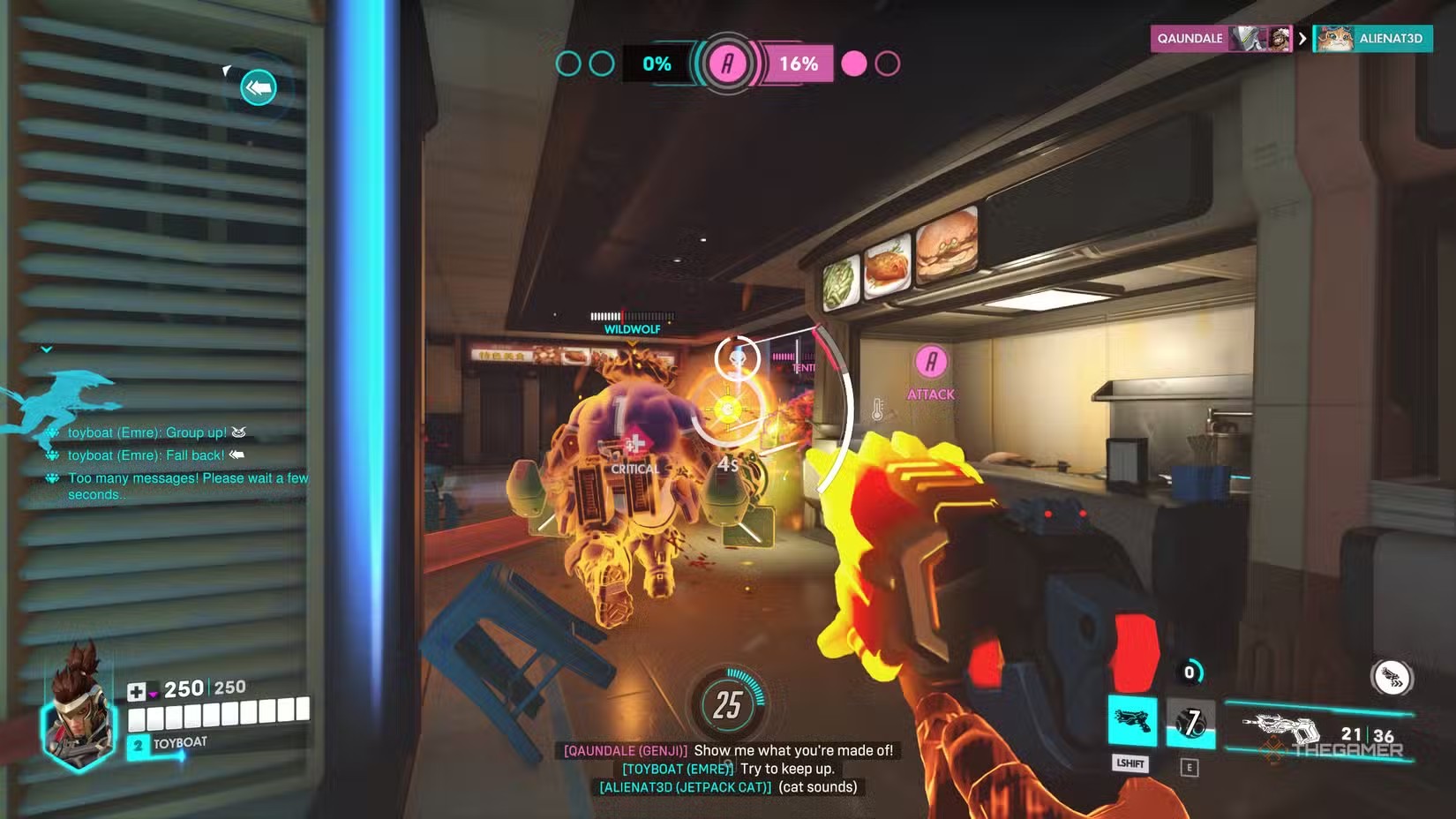Click the Fall back! chat message
Viewport: 1456px width, 819px height.
(x=146, y=455)
